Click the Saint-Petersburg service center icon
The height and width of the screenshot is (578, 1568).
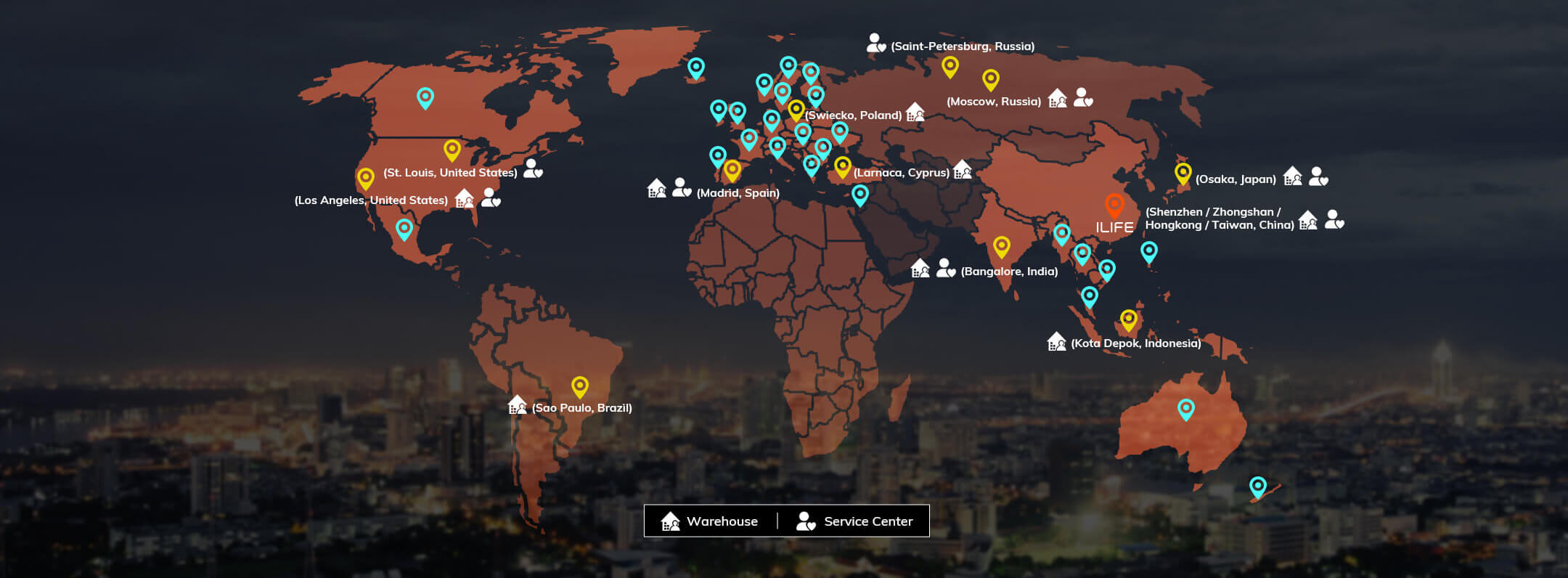click(x=876, y=44)
